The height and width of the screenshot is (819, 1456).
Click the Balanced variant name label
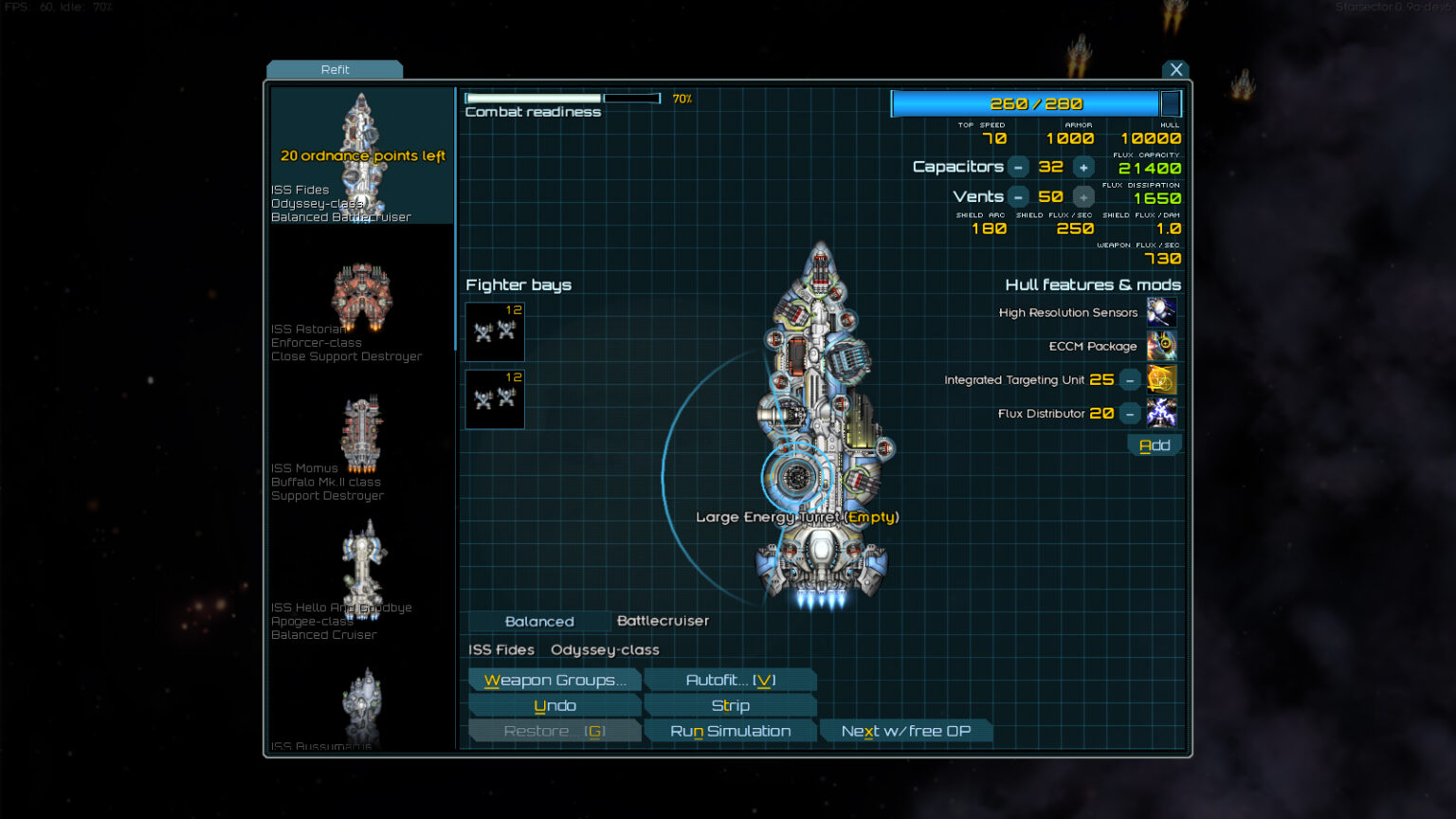538,621
